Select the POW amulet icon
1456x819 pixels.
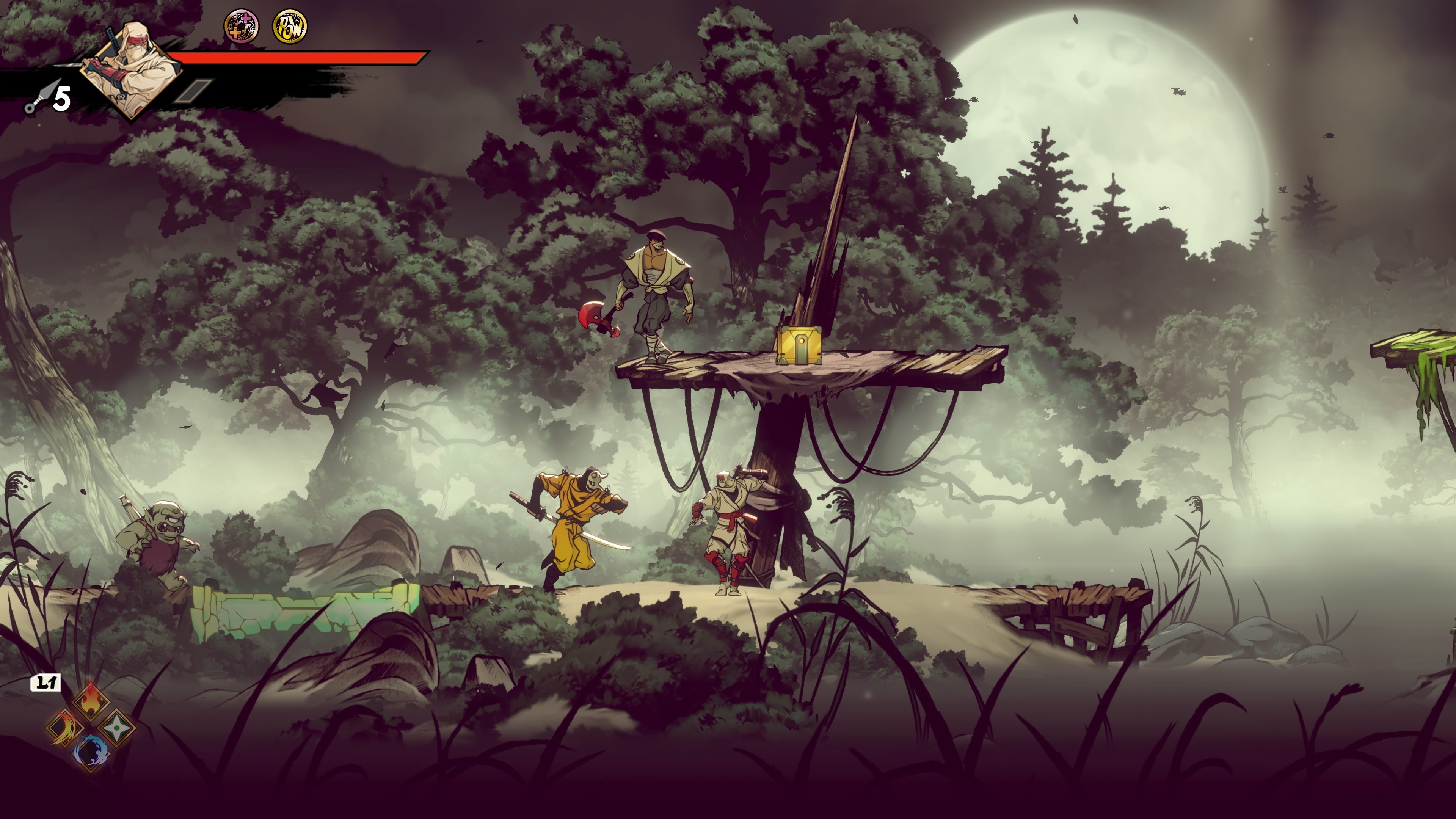pyautogui.click(x=290, y=27)
